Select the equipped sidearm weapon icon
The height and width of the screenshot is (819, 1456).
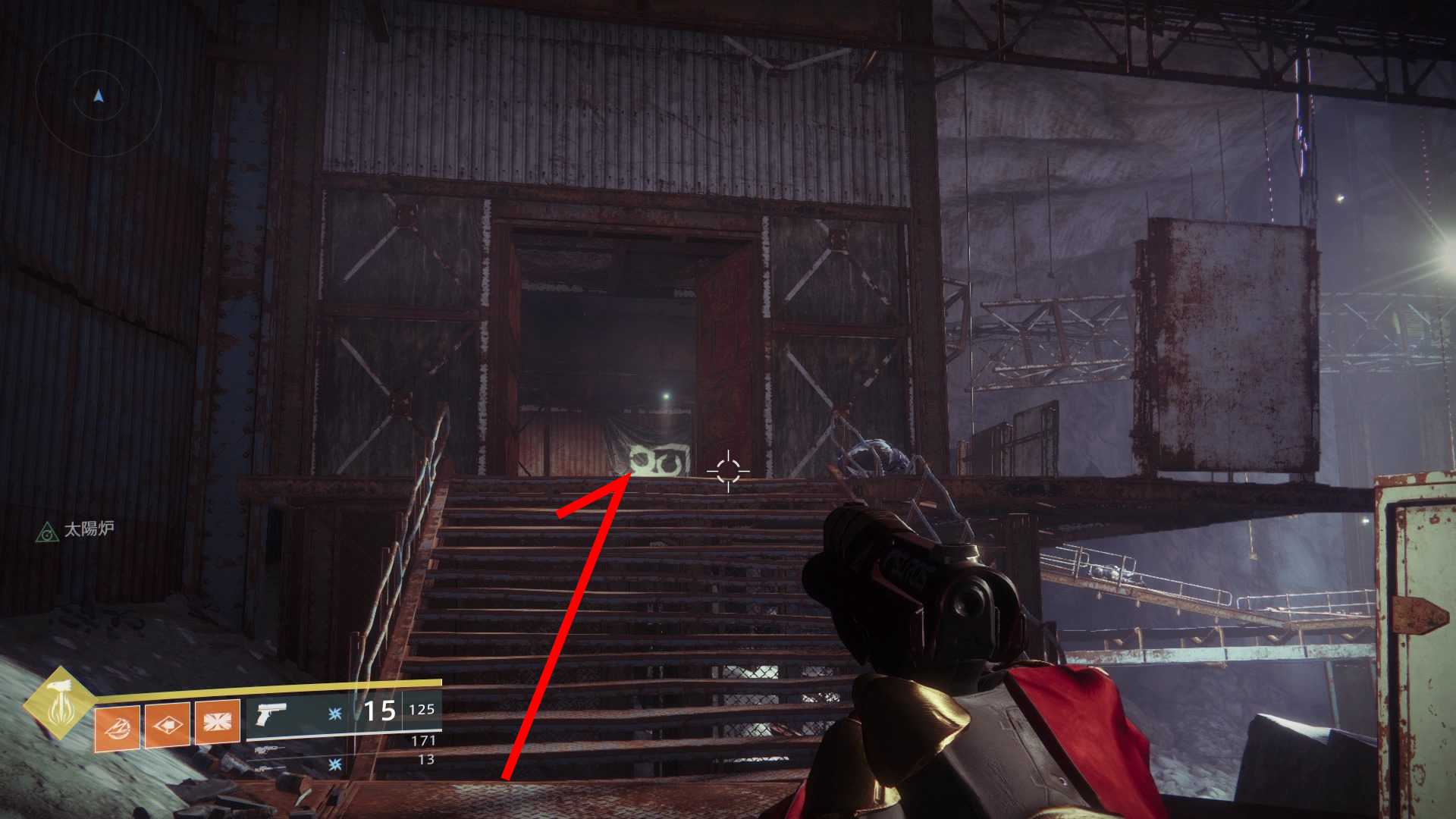[x=271, y=714]
